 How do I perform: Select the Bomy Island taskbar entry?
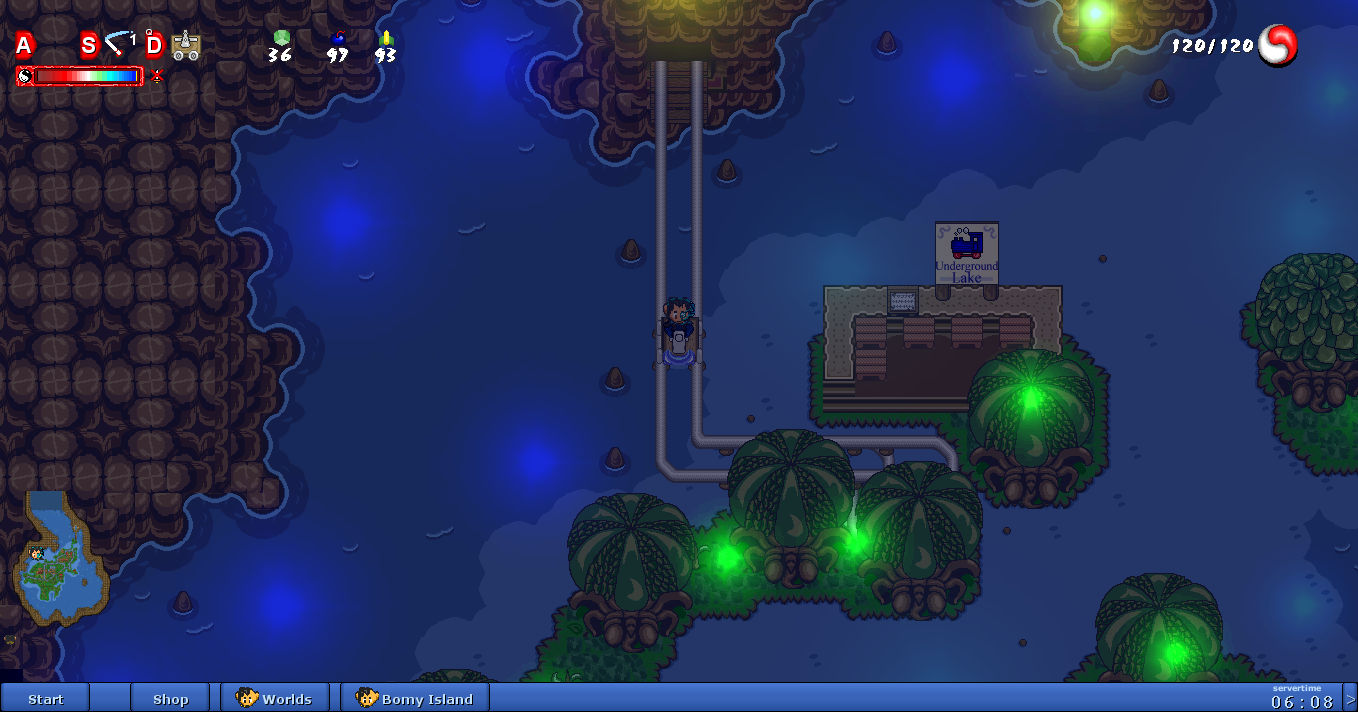point(415,698)
